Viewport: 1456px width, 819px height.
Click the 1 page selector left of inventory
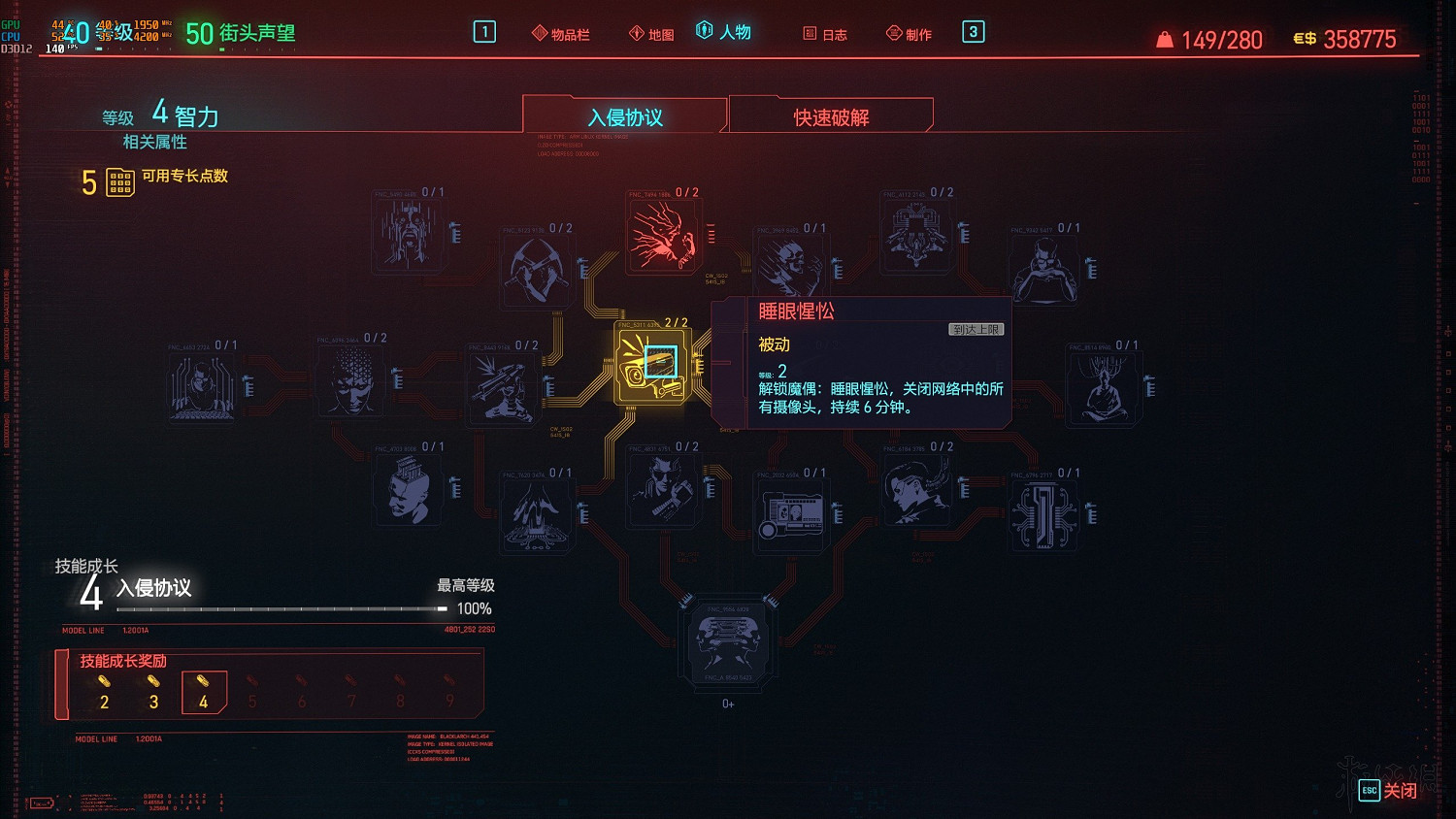[482, 31]
